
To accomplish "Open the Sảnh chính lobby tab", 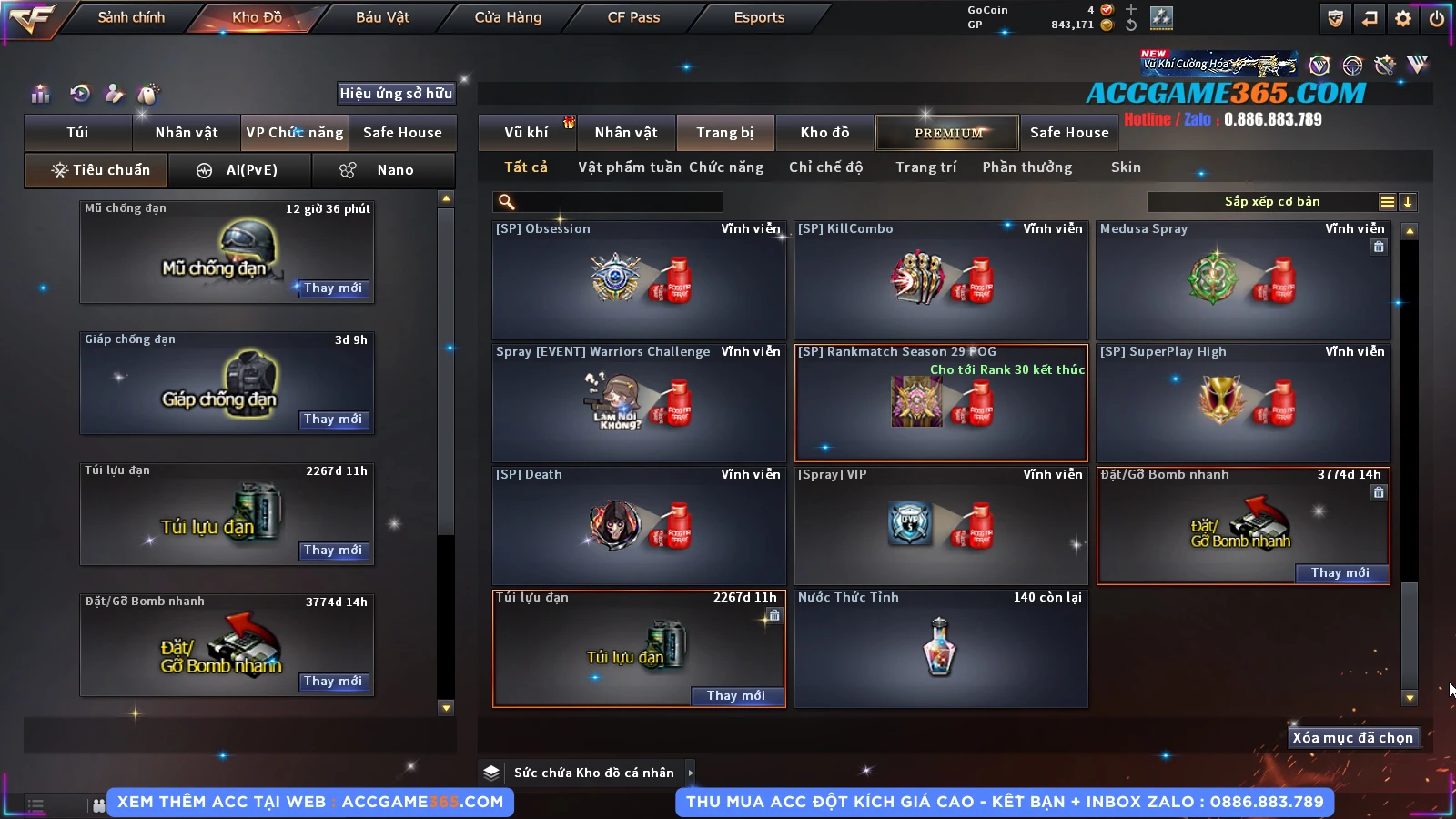I will (x=131, y=17).
